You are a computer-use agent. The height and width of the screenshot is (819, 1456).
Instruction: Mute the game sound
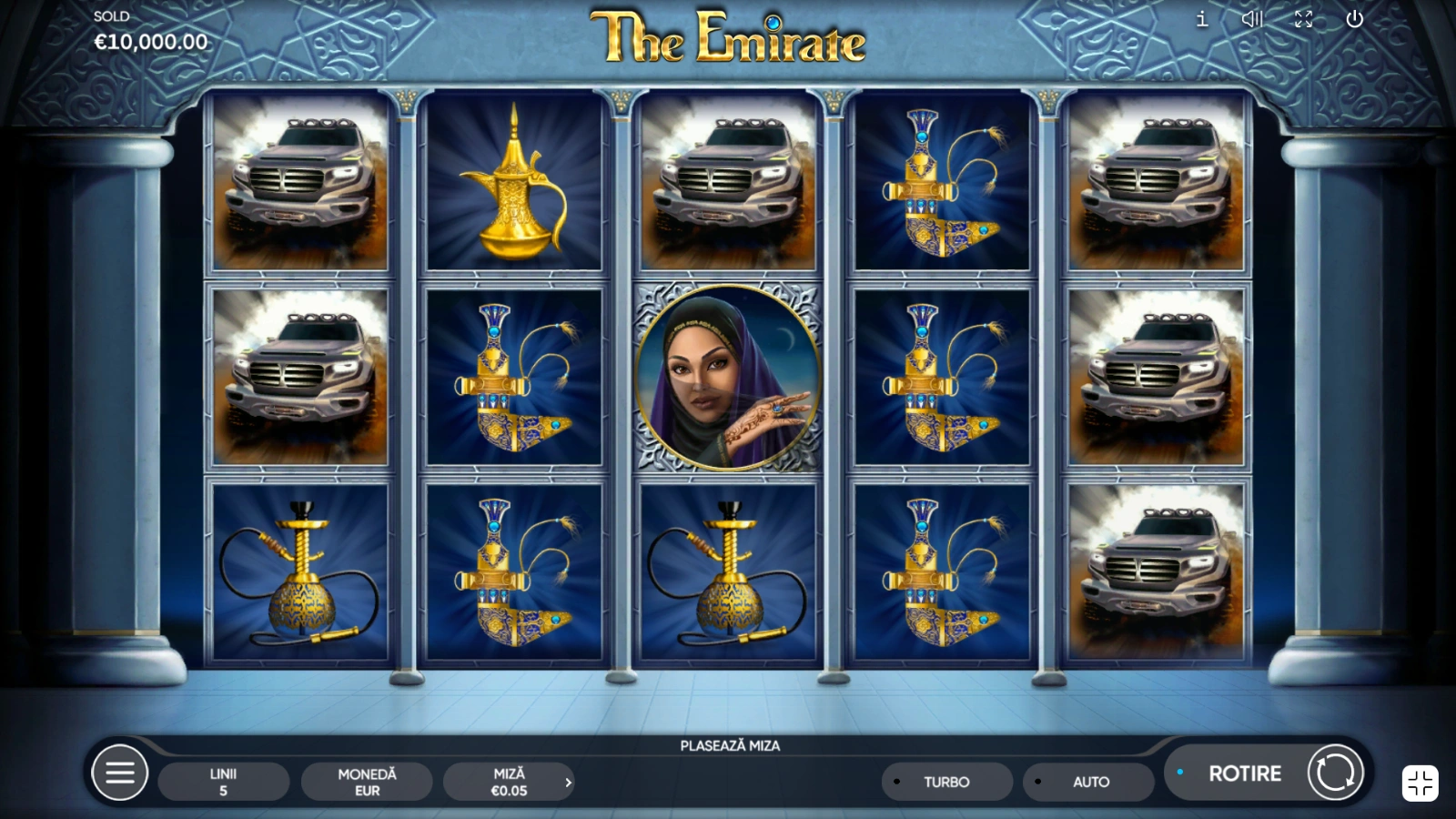pos(1252,19)
